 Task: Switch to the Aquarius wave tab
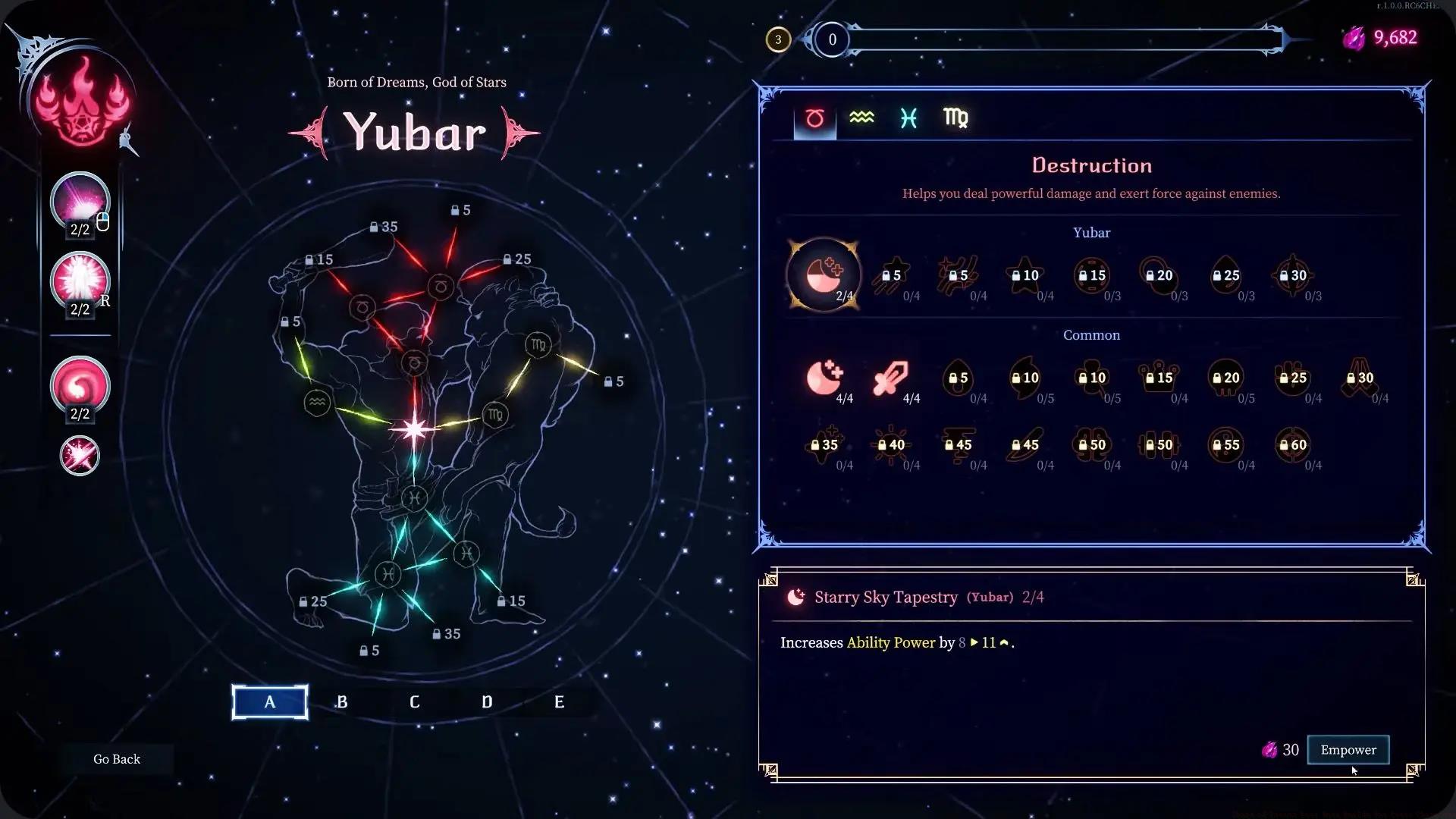(861, 118)
